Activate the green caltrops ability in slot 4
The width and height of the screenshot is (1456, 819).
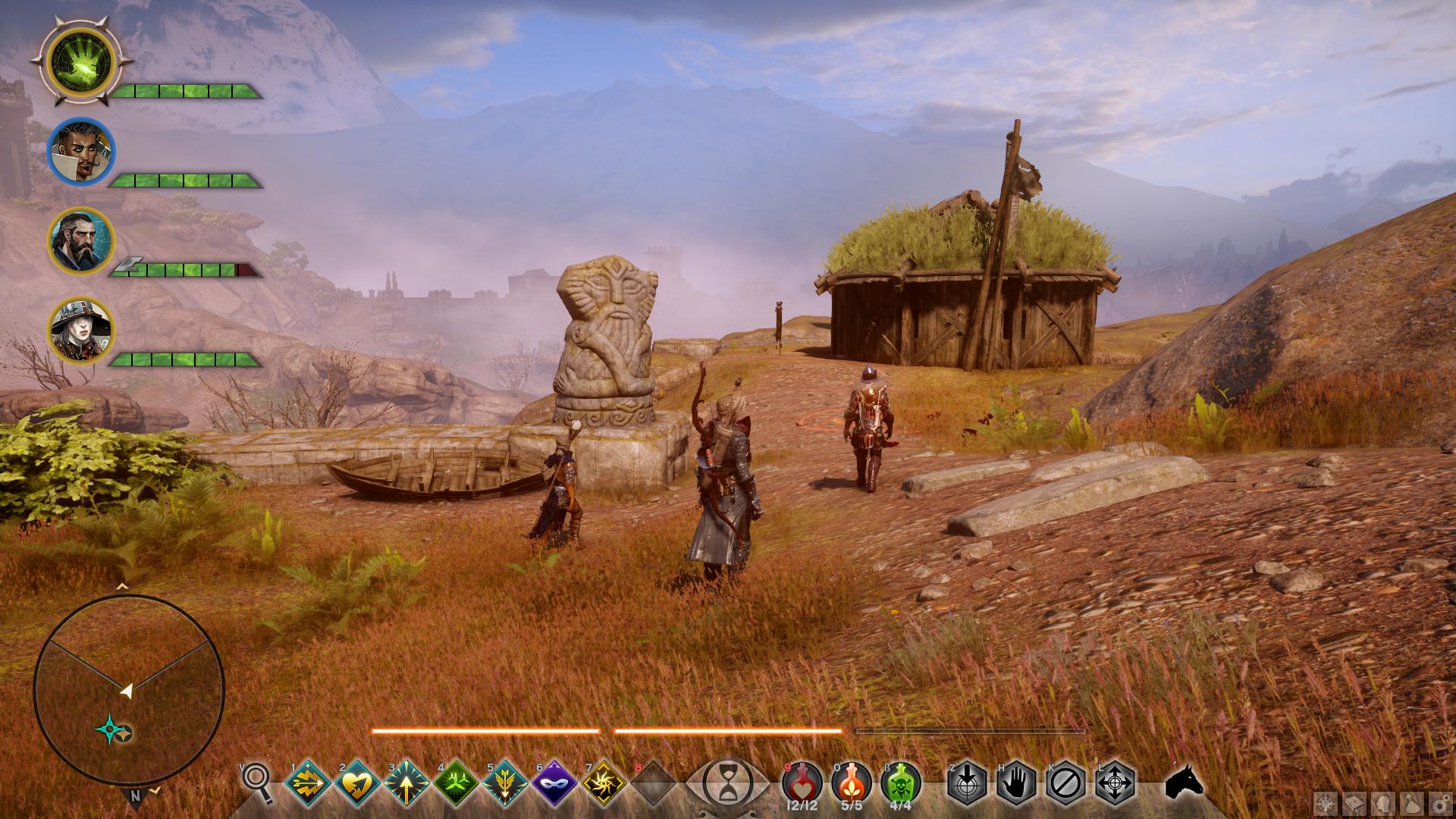point(457,783)
